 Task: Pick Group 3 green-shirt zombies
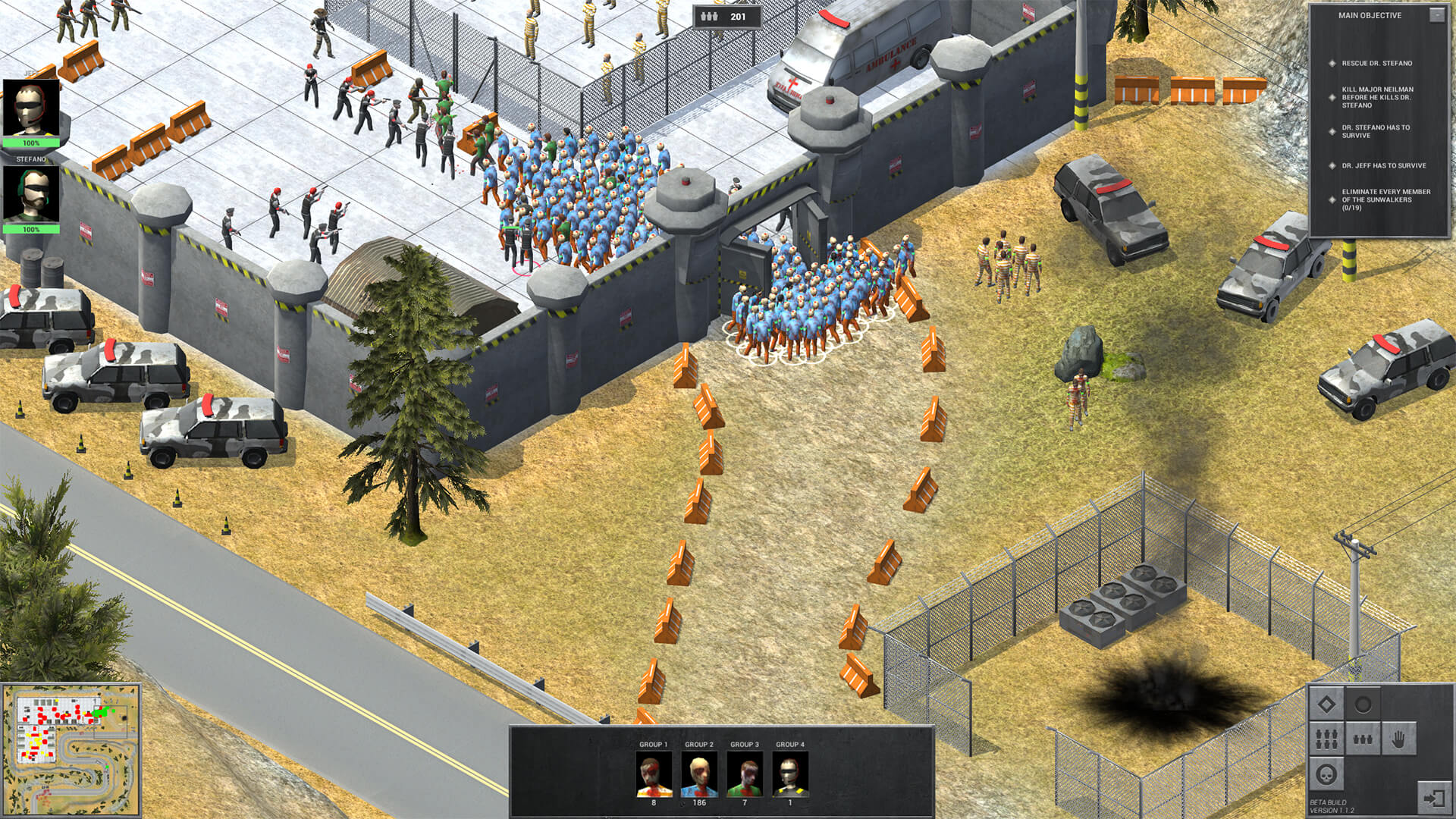pyautogui.click(x=745, y=774)
